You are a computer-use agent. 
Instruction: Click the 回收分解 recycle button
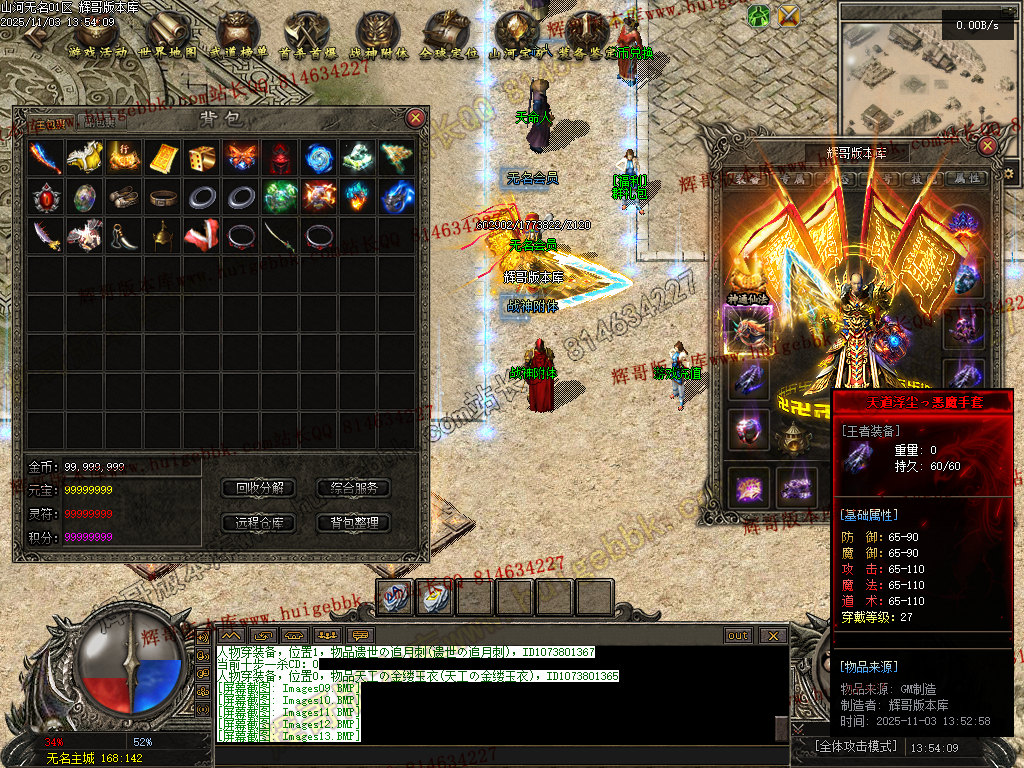pyautogui.click(x=259, y=488)
